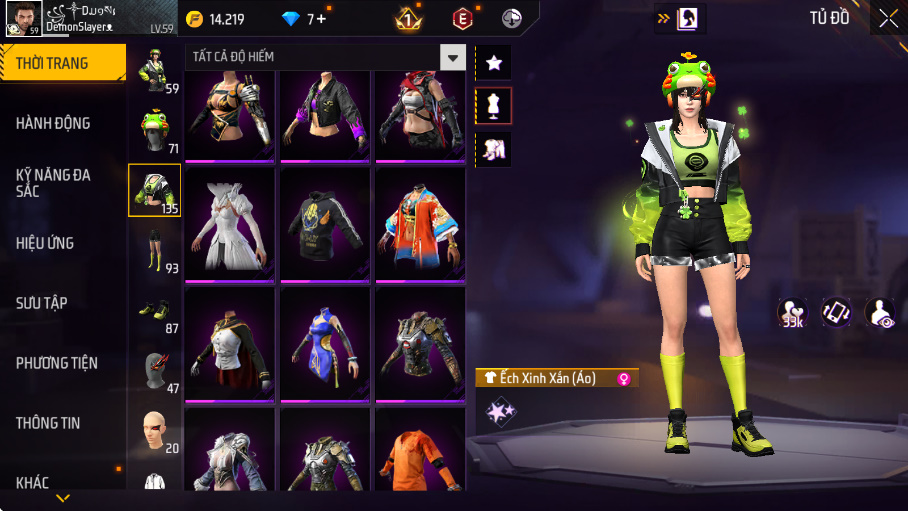The height and width of the screenshot is (511, 908).
Task: Close the wardrobe with the X button
Action: tap(888, 18)
